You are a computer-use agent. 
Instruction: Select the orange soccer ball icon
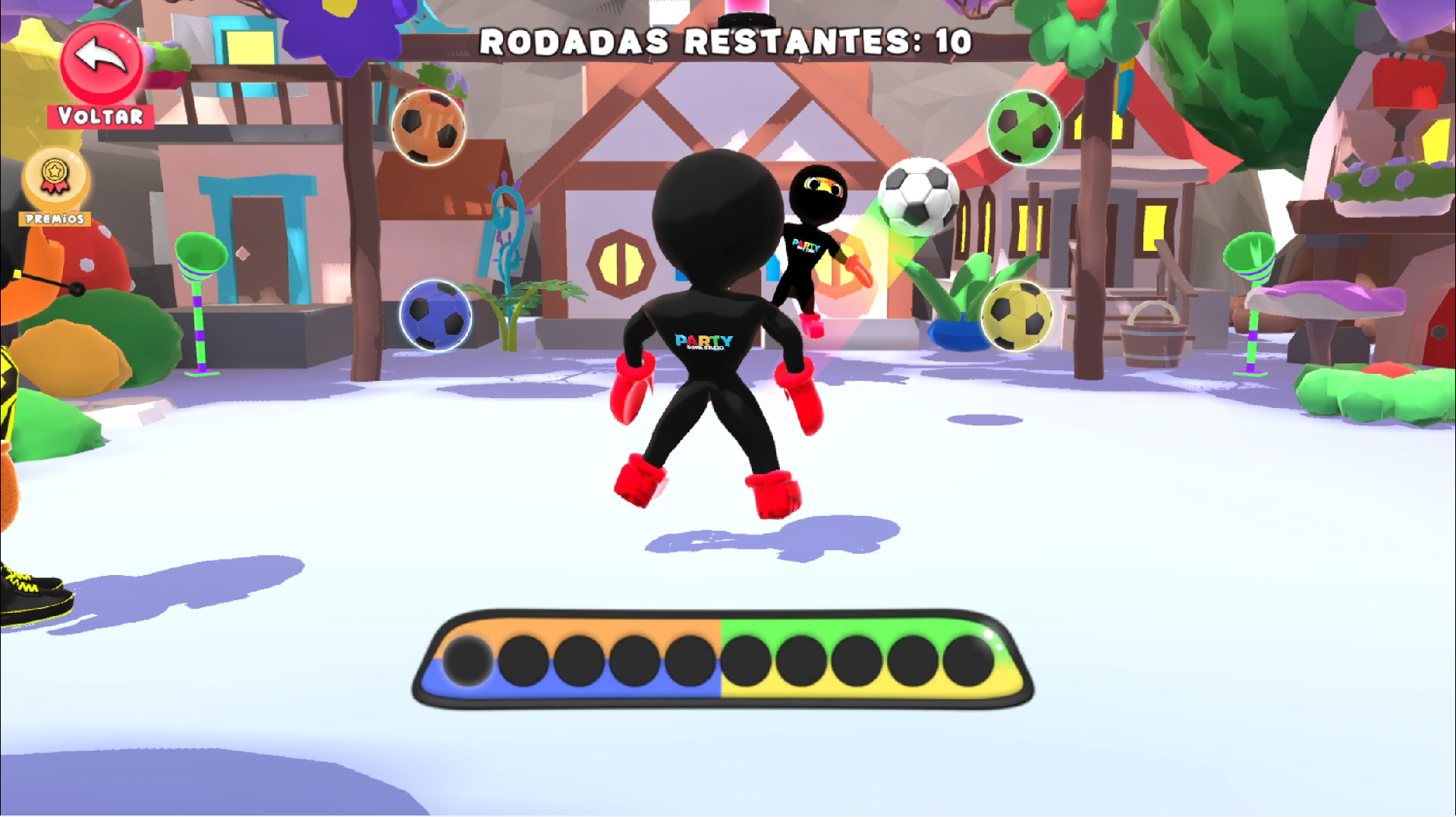pyautogui.click(x=429, y=127)
